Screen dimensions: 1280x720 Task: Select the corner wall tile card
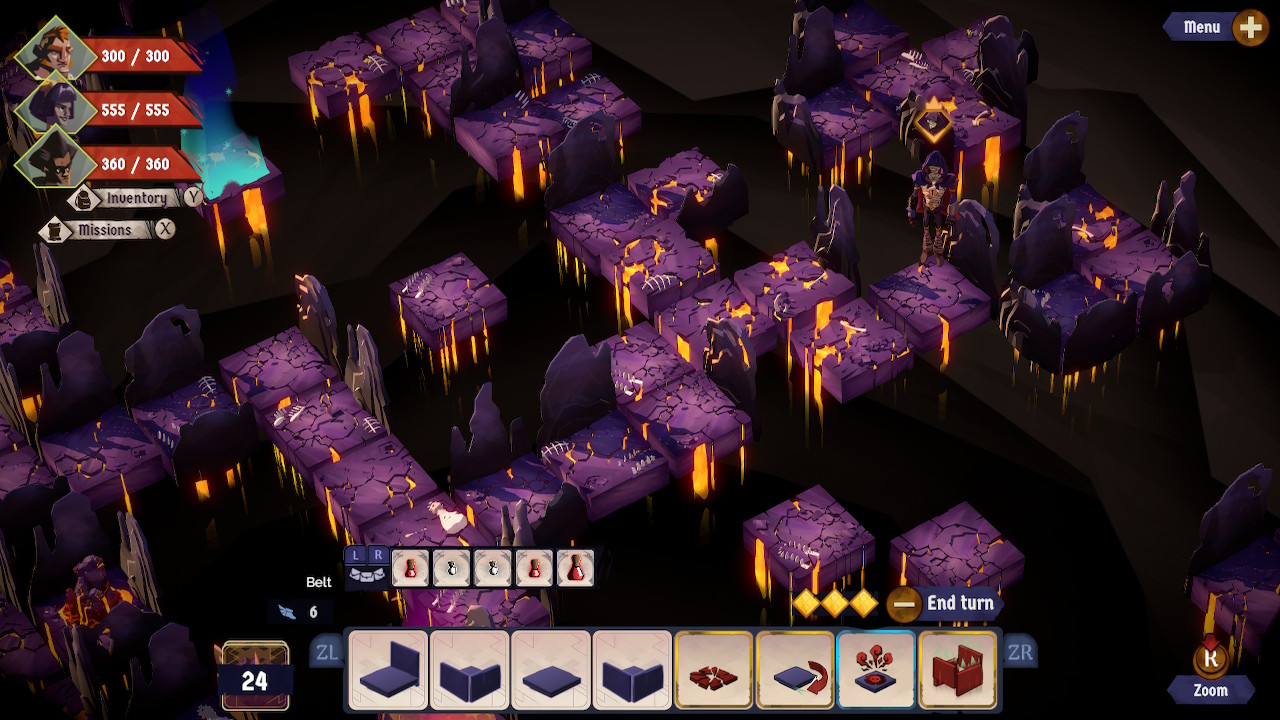pos(468,668)
